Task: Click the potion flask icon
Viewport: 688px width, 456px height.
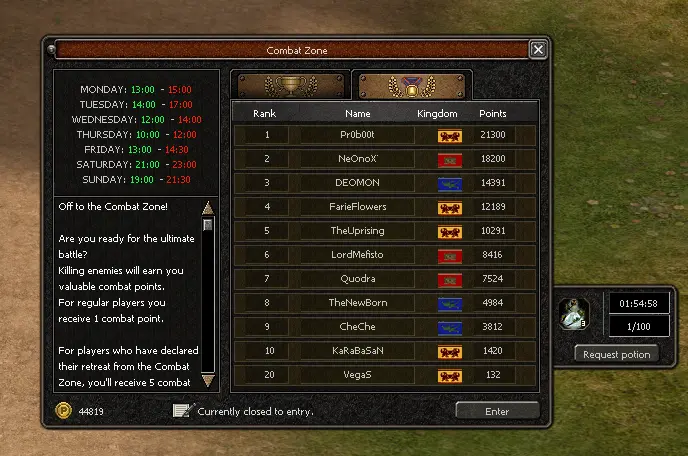Action: [574, 315]
